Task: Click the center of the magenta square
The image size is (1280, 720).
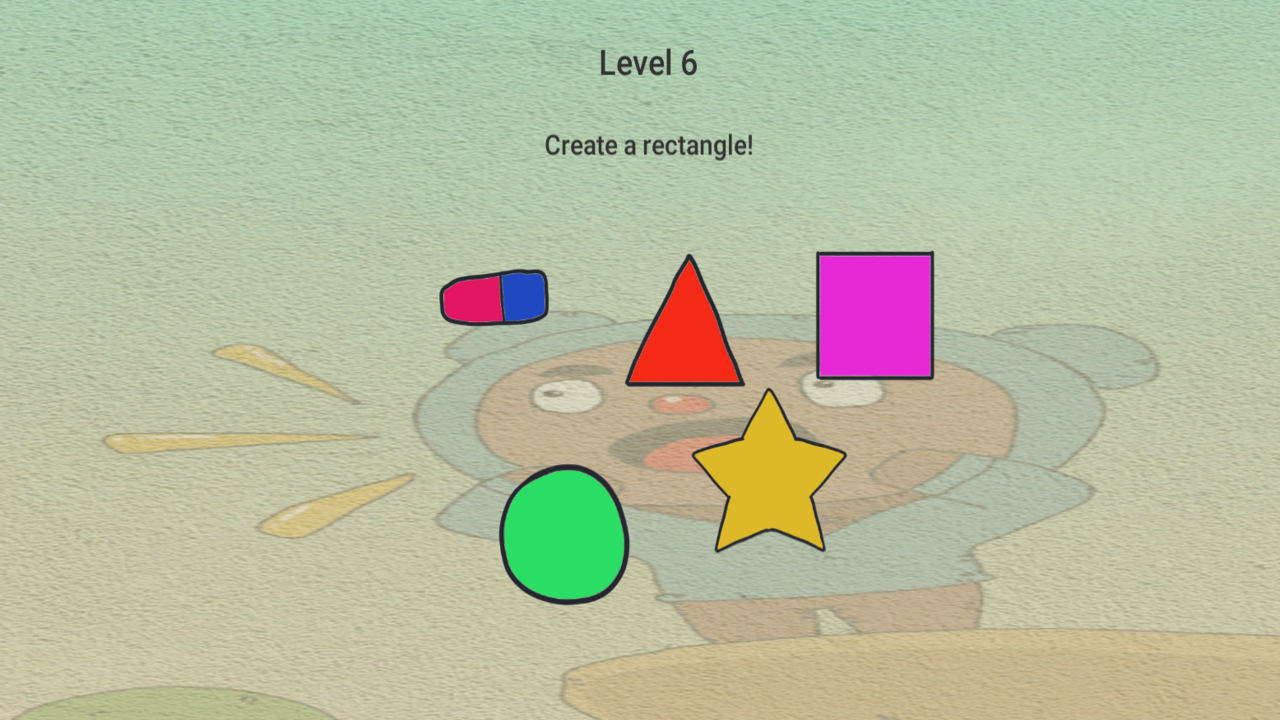Action: point(874,315)
